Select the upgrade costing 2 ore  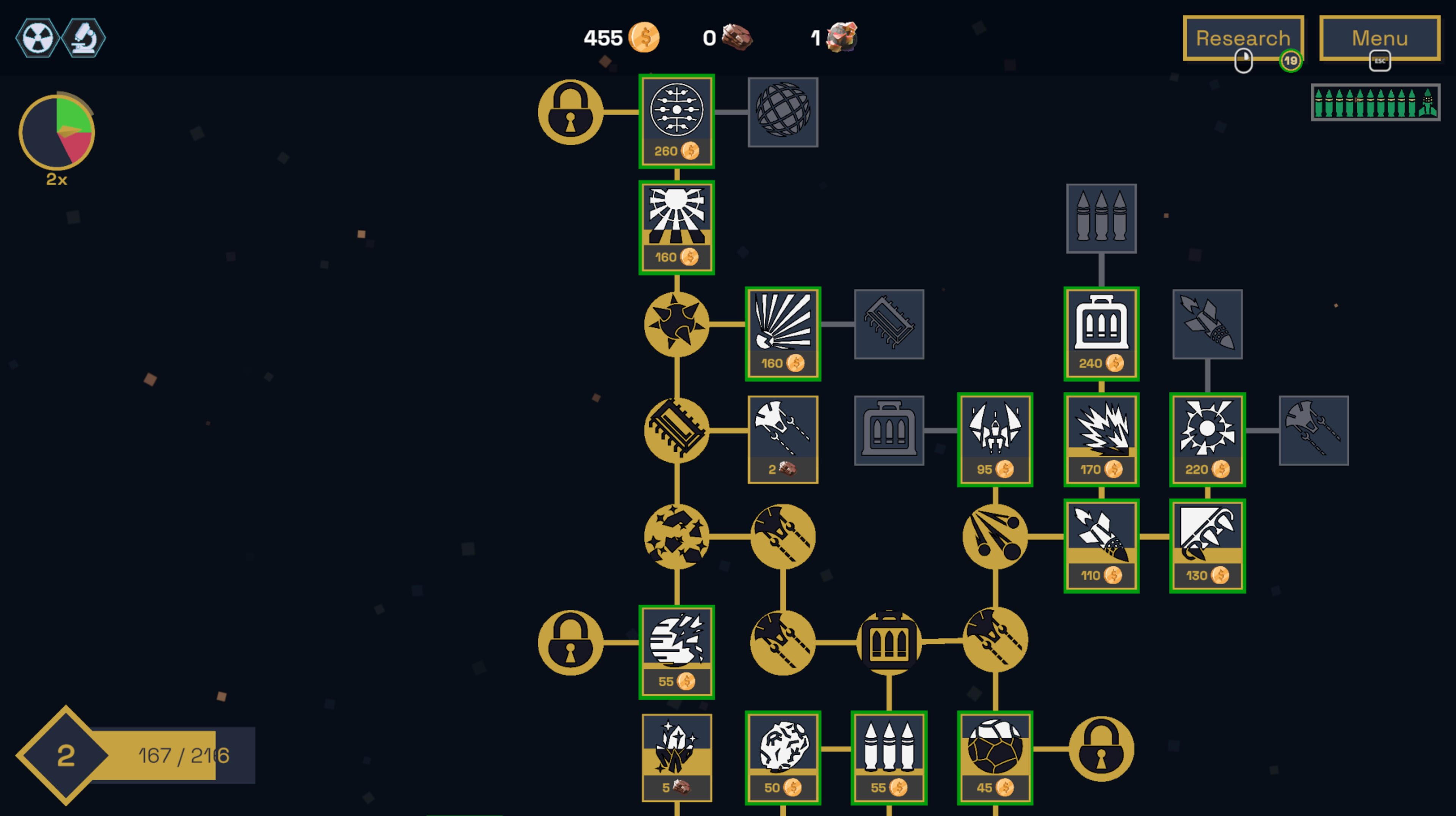tap(783, 439)
